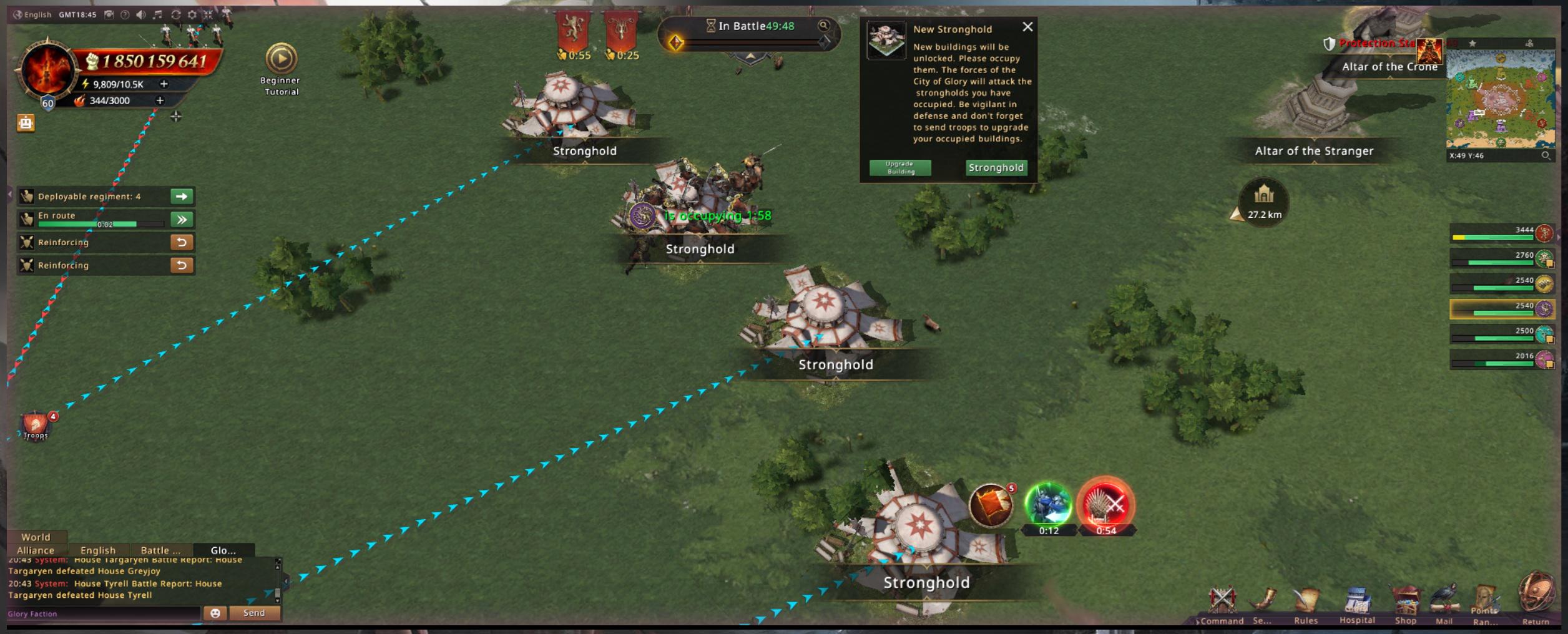The image size is (1568, 634).
Task: Add more stamina with the plus button
Action: (x=164, y=84)
